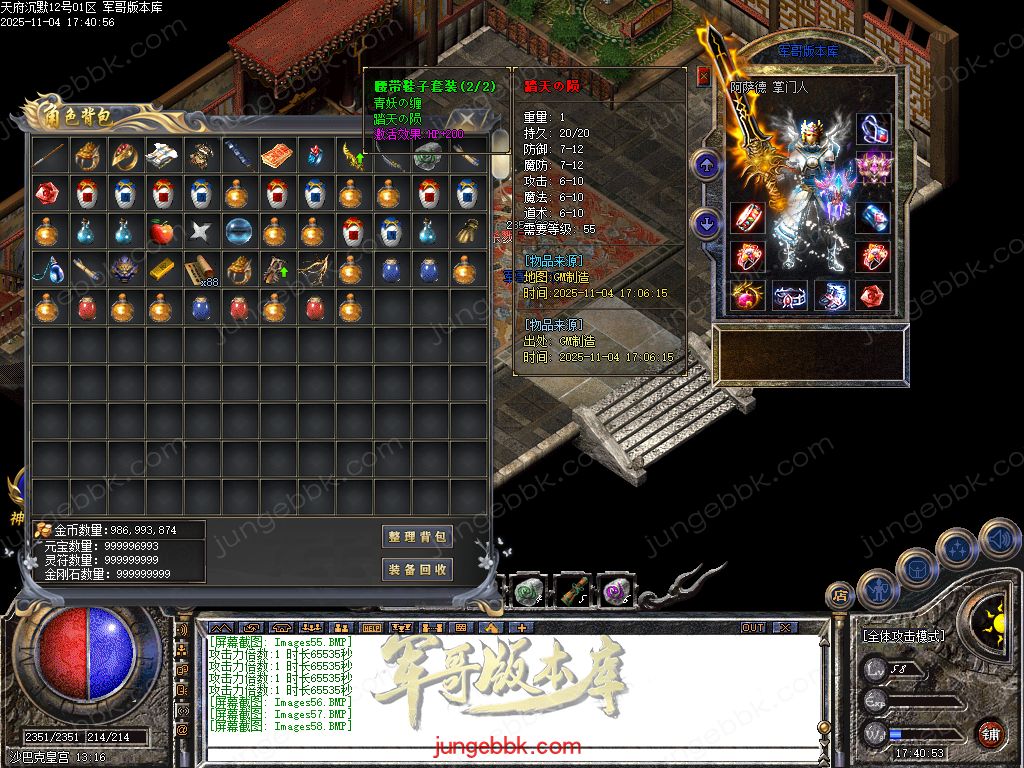Open the round red 铺 stall button
1024x768 pixels.
point(990,733)
